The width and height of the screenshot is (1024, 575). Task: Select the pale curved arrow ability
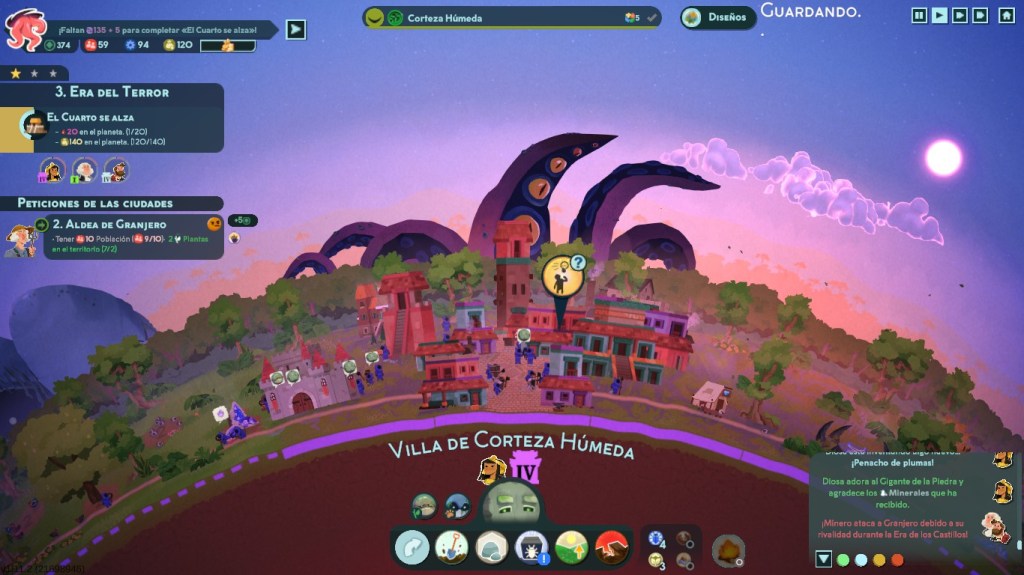click(x=411, y=546)
